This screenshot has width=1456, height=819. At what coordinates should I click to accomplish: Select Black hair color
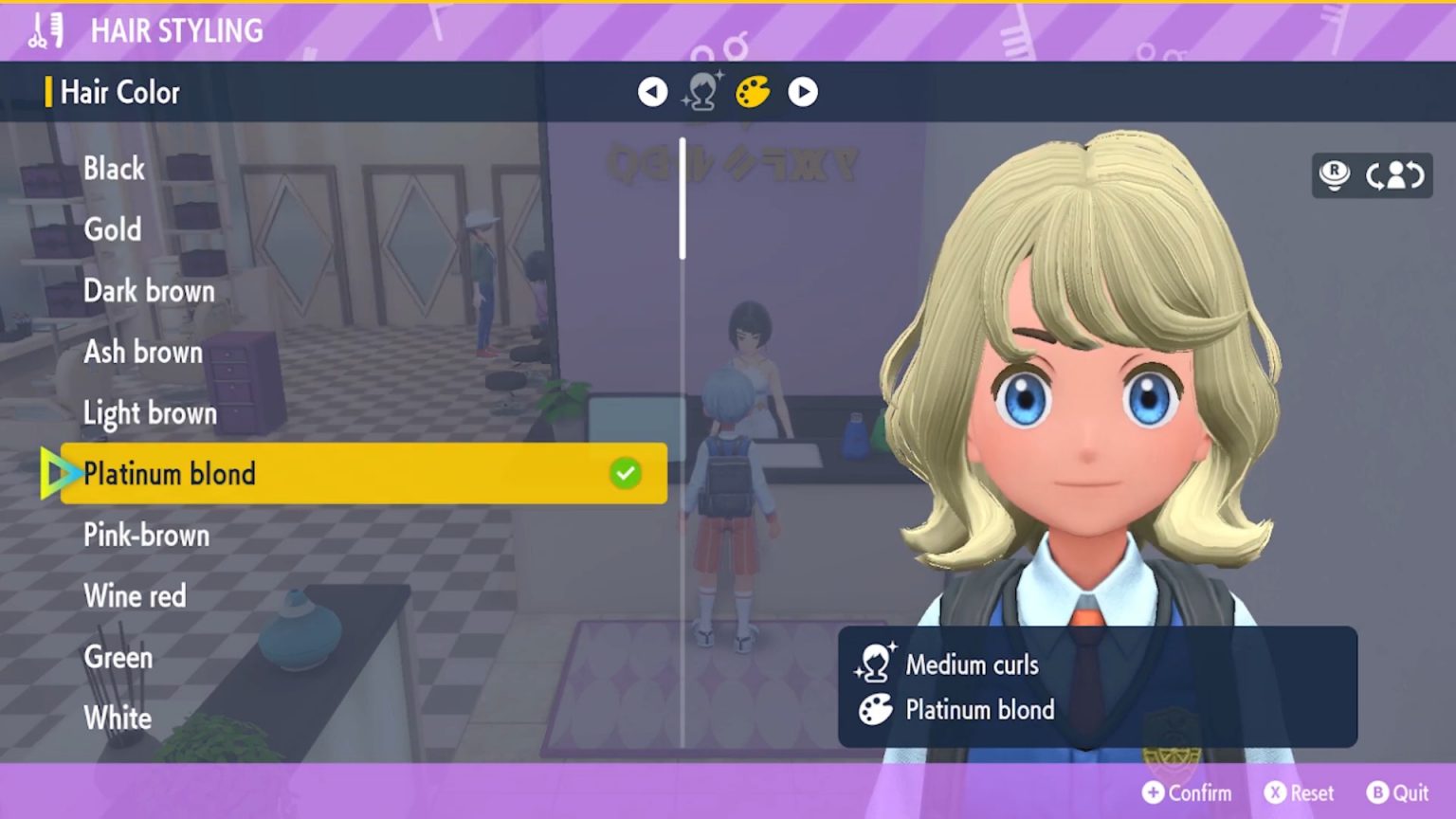click(115, 169)
